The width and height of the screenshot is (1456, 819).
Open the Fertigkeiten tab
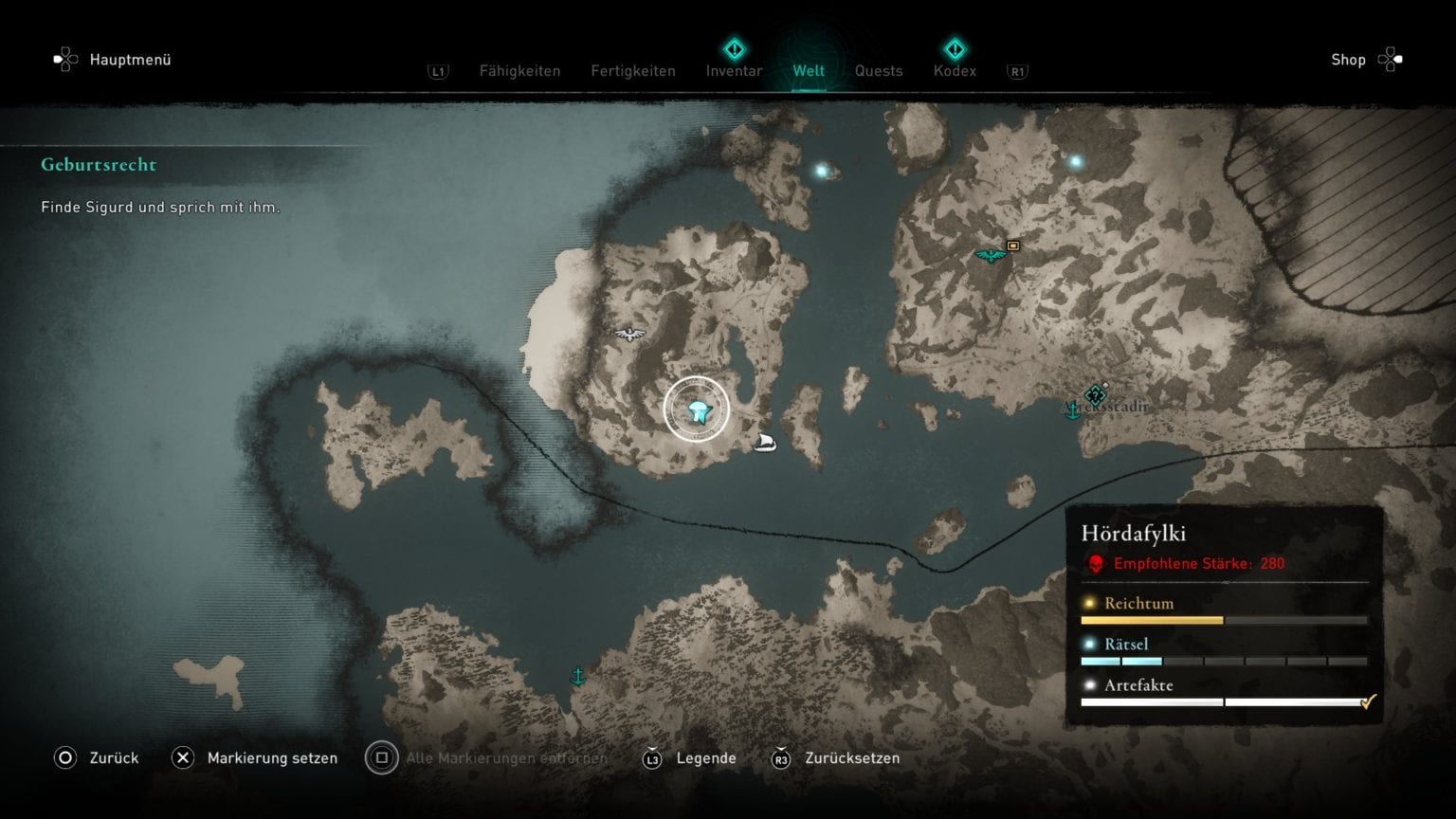click(x=632, y=70)
